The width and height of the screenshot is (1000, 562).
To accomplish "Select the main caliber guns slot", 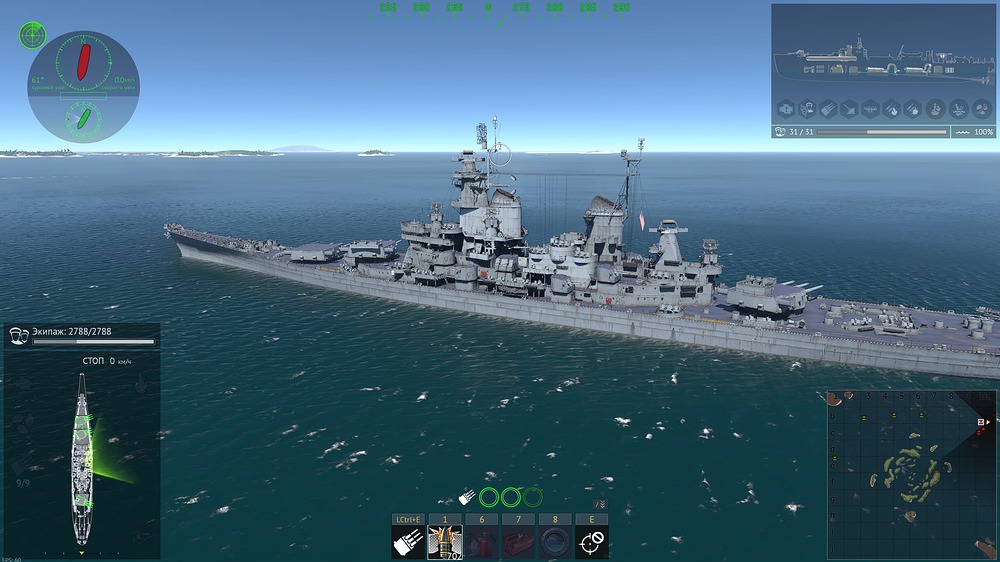I will pos(408,543).
